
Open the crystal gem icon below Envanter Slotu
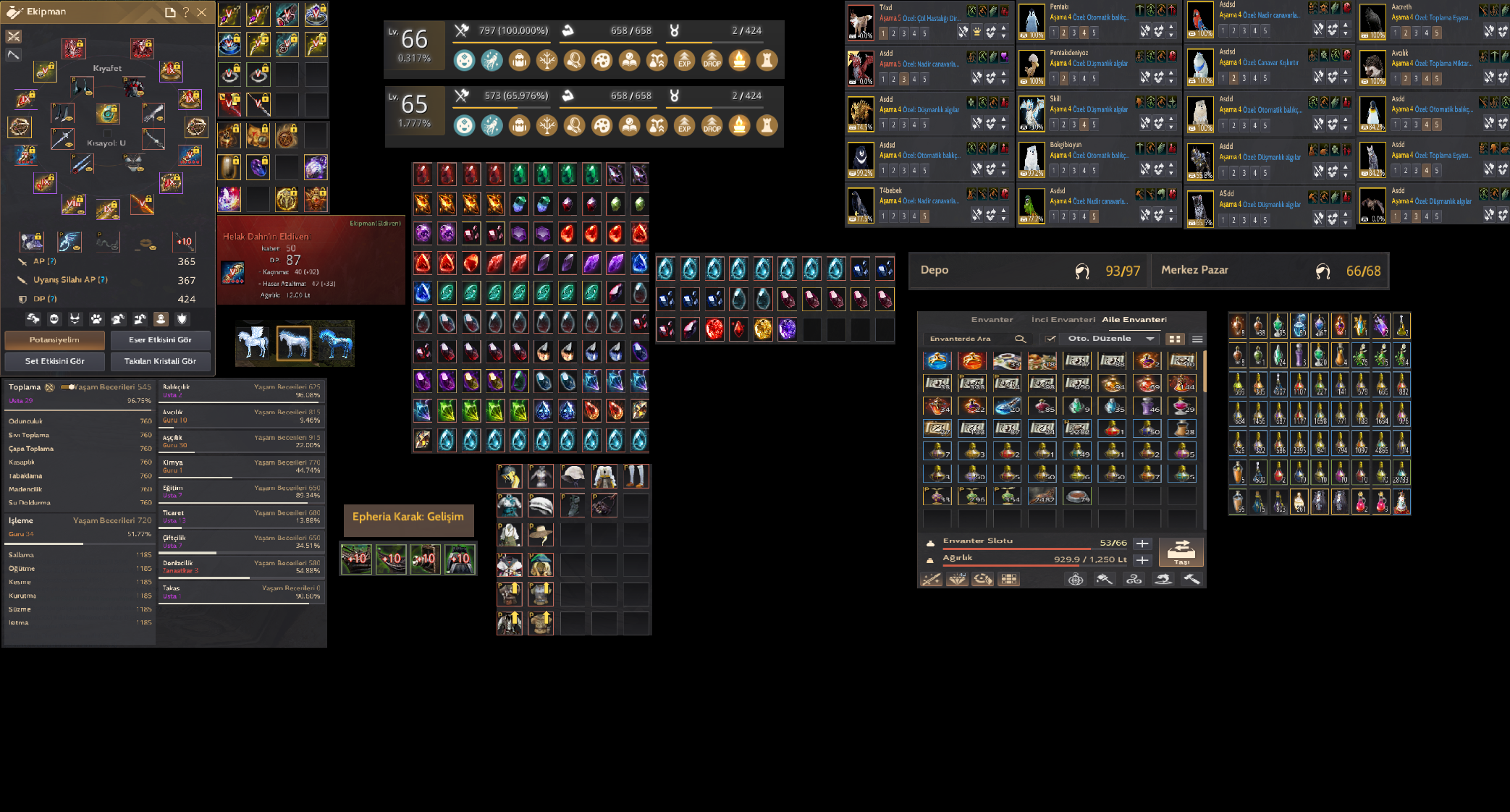[x=958, y=580]
